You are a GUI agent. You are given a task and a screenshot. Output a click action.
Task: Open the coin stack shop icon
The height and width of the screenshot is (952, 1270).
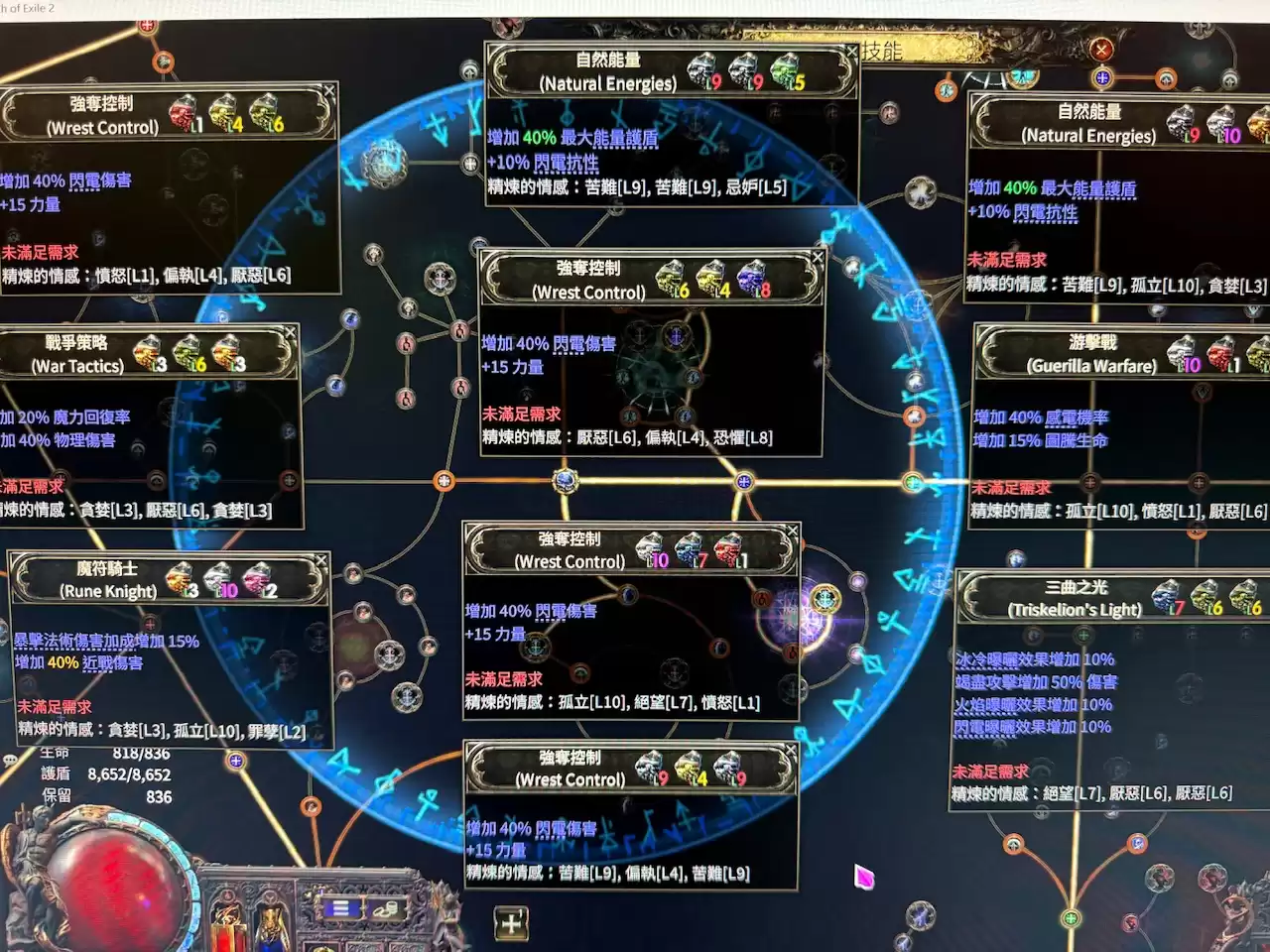pyautogui.click(x=384, y=908)
